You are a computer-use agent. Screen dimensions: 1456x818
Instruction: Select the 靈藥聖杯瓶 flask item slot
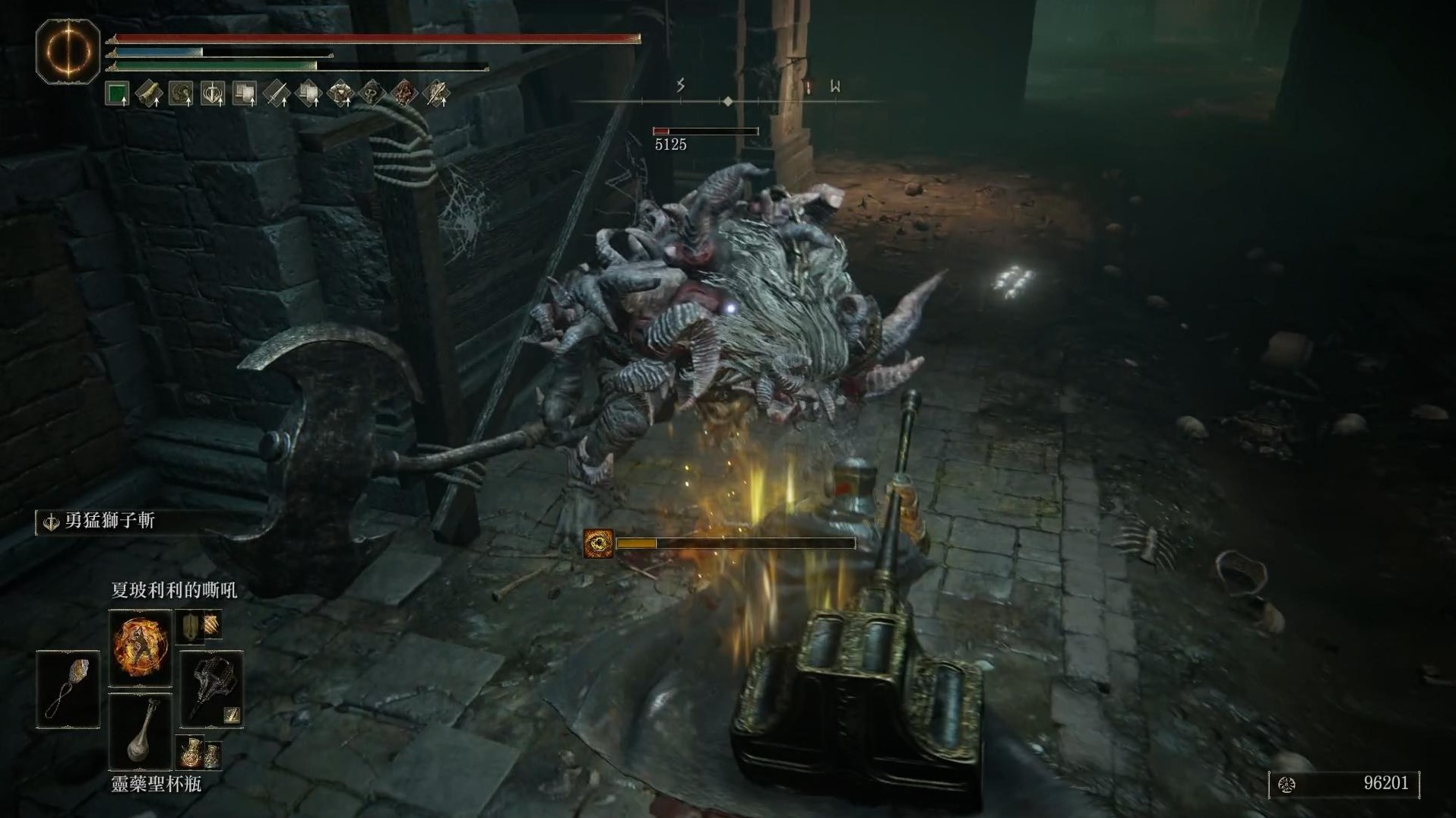coord(141,732)
